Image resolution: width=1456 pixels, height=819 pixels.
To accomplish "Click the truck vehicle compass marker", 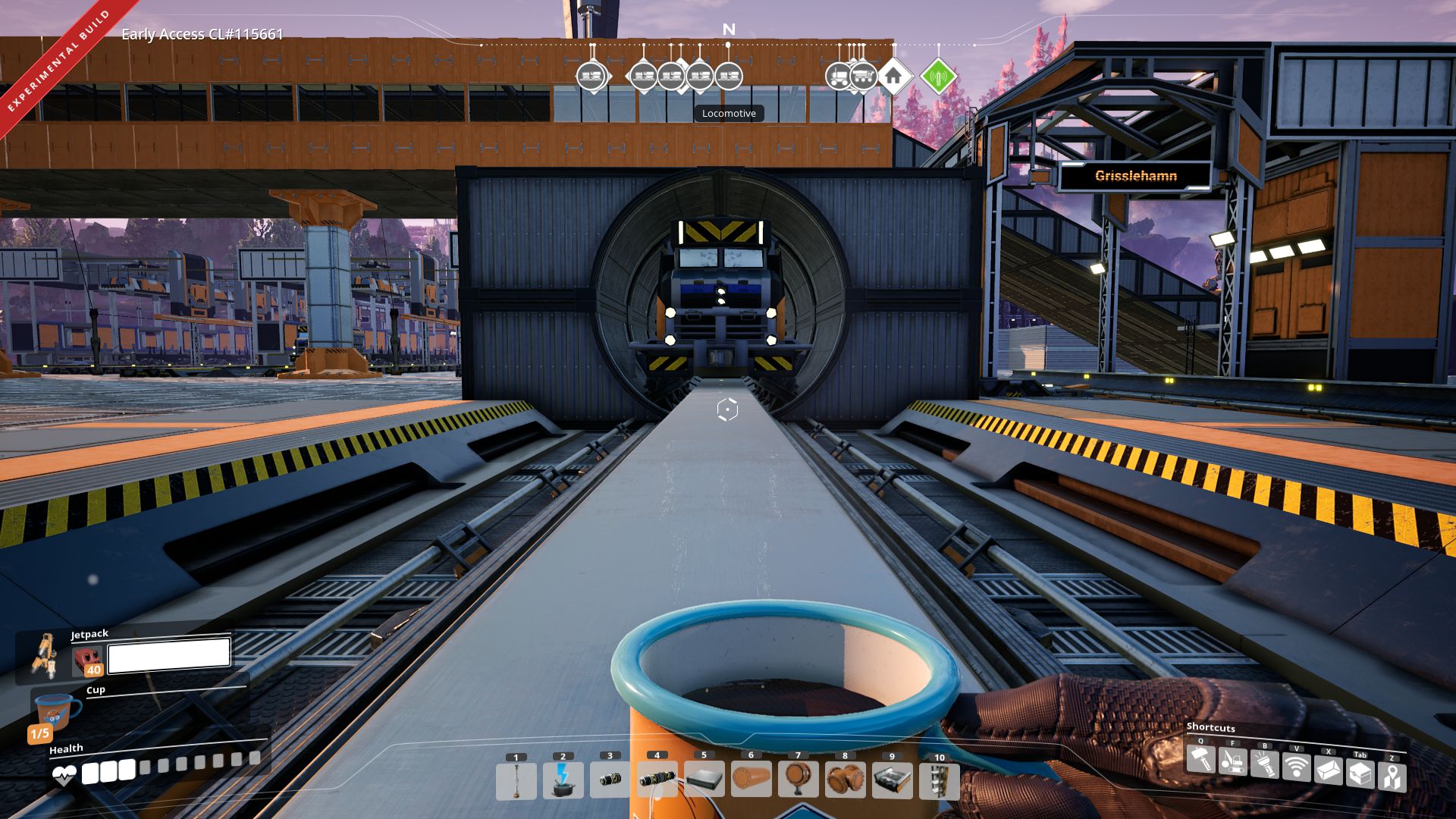I will point(839,76).
